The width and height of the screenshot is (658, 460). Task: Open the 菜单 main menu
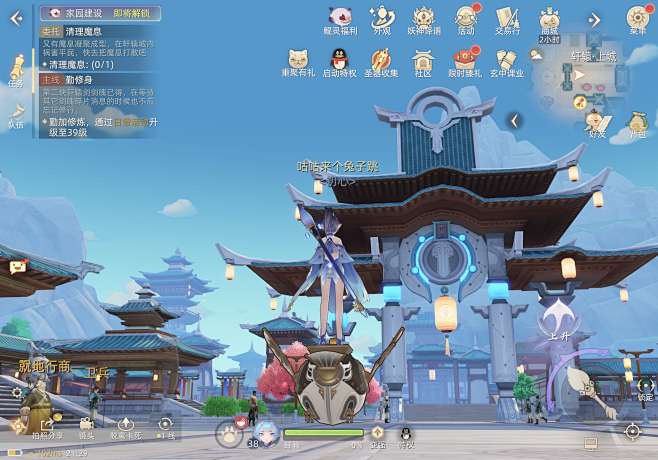[x=637, y=18]
